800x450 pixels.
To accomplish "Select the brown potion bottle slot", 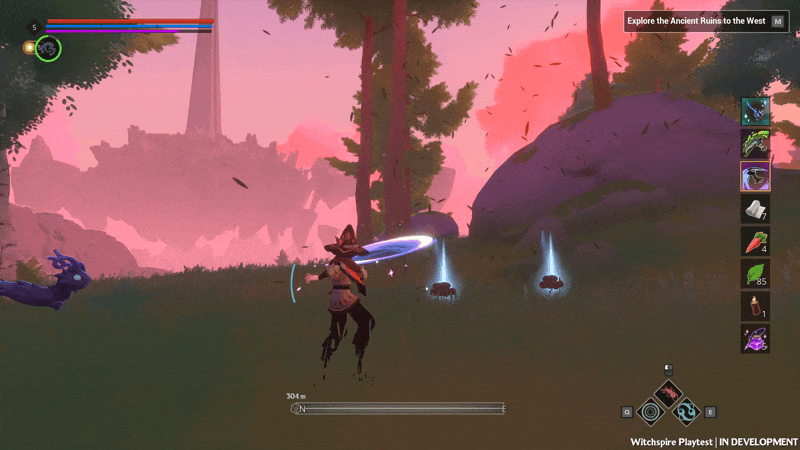I will click(754, 306).
